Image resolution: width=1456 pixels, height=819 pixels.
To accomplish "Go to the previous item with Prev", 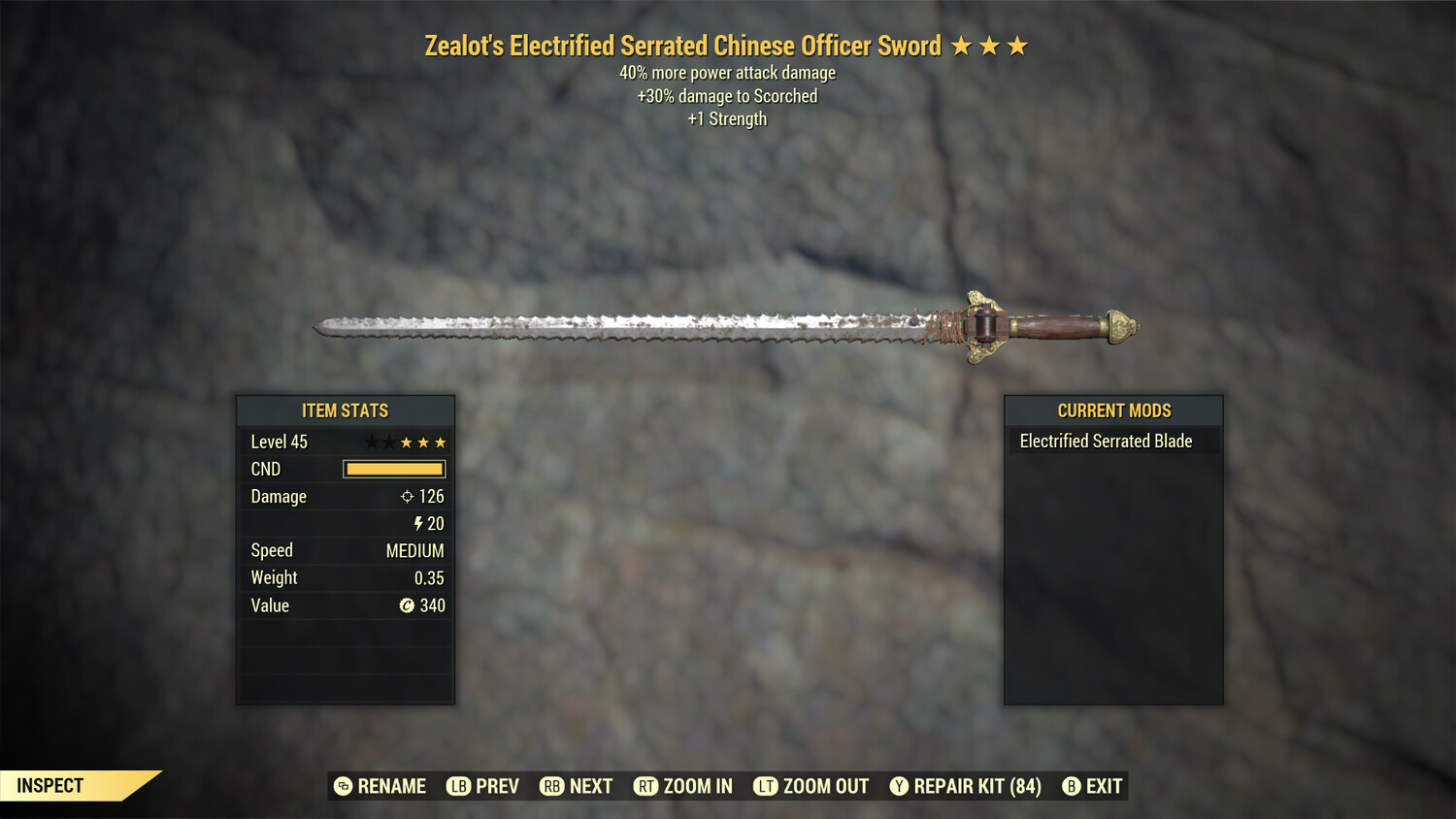I will coord(483,786).
